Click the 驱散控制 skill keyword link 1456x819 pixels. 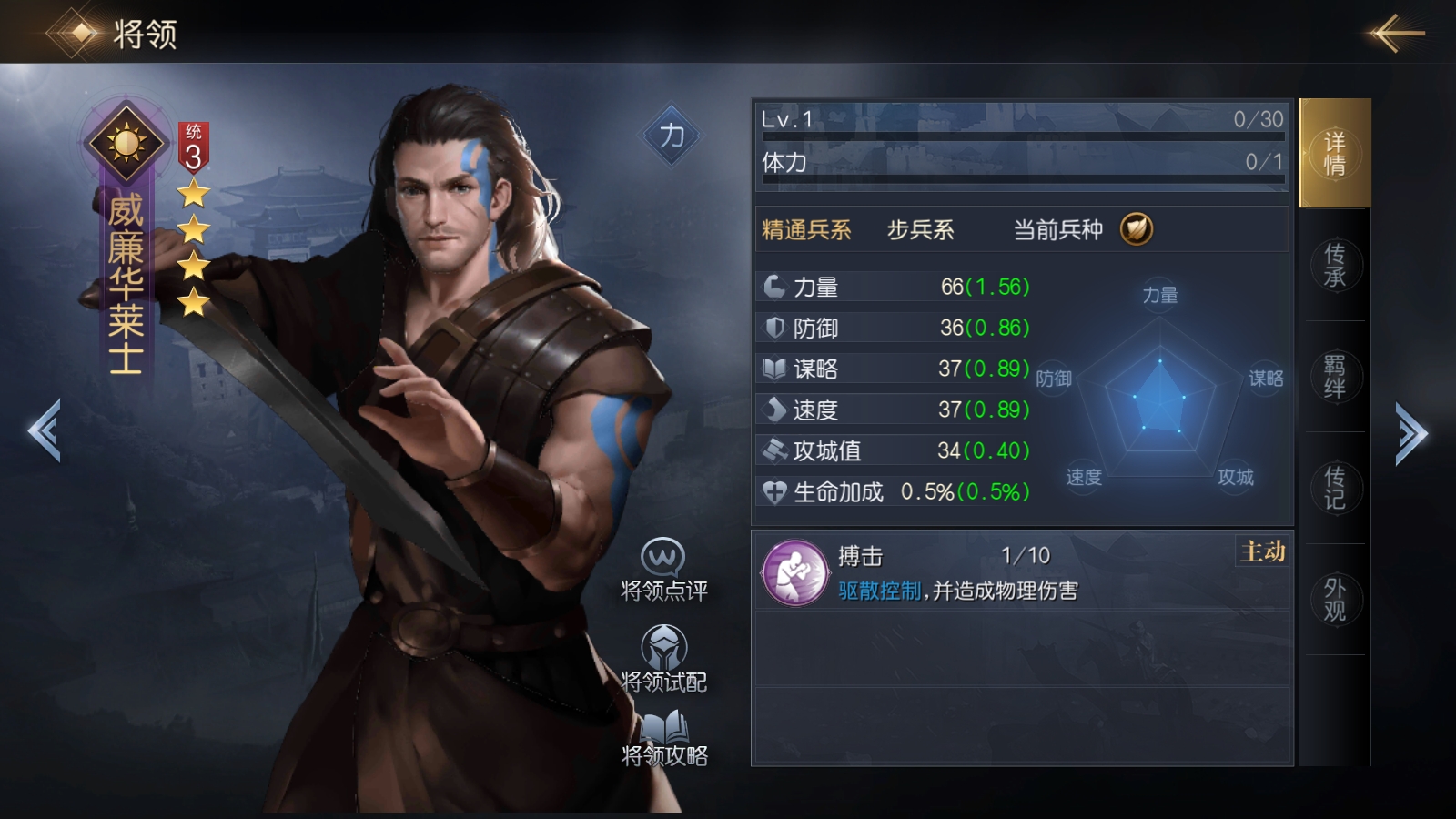click(x=879, y=591)
